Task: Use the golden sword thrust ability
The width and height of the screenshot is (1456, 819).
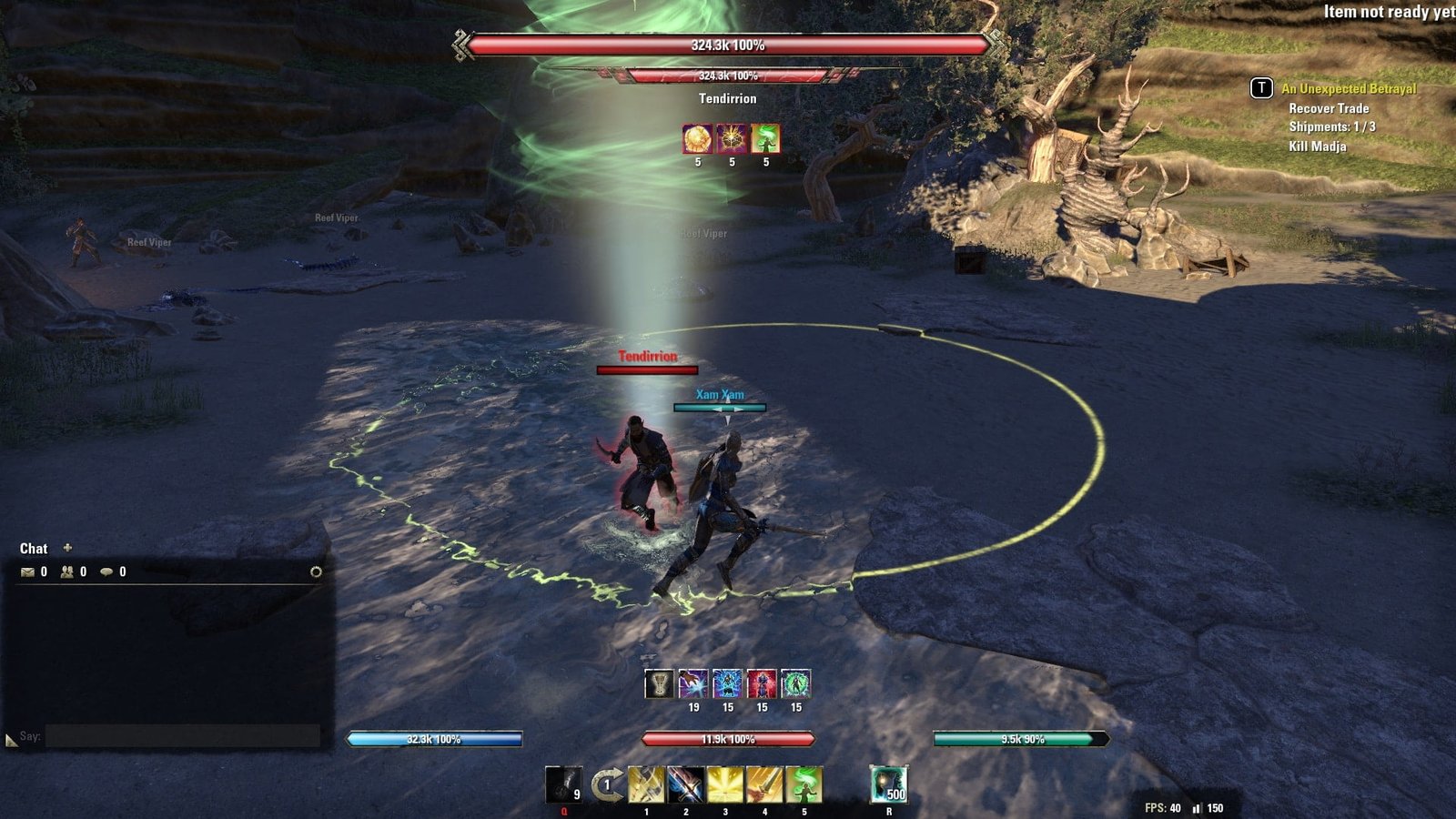Action: point(764,784)
